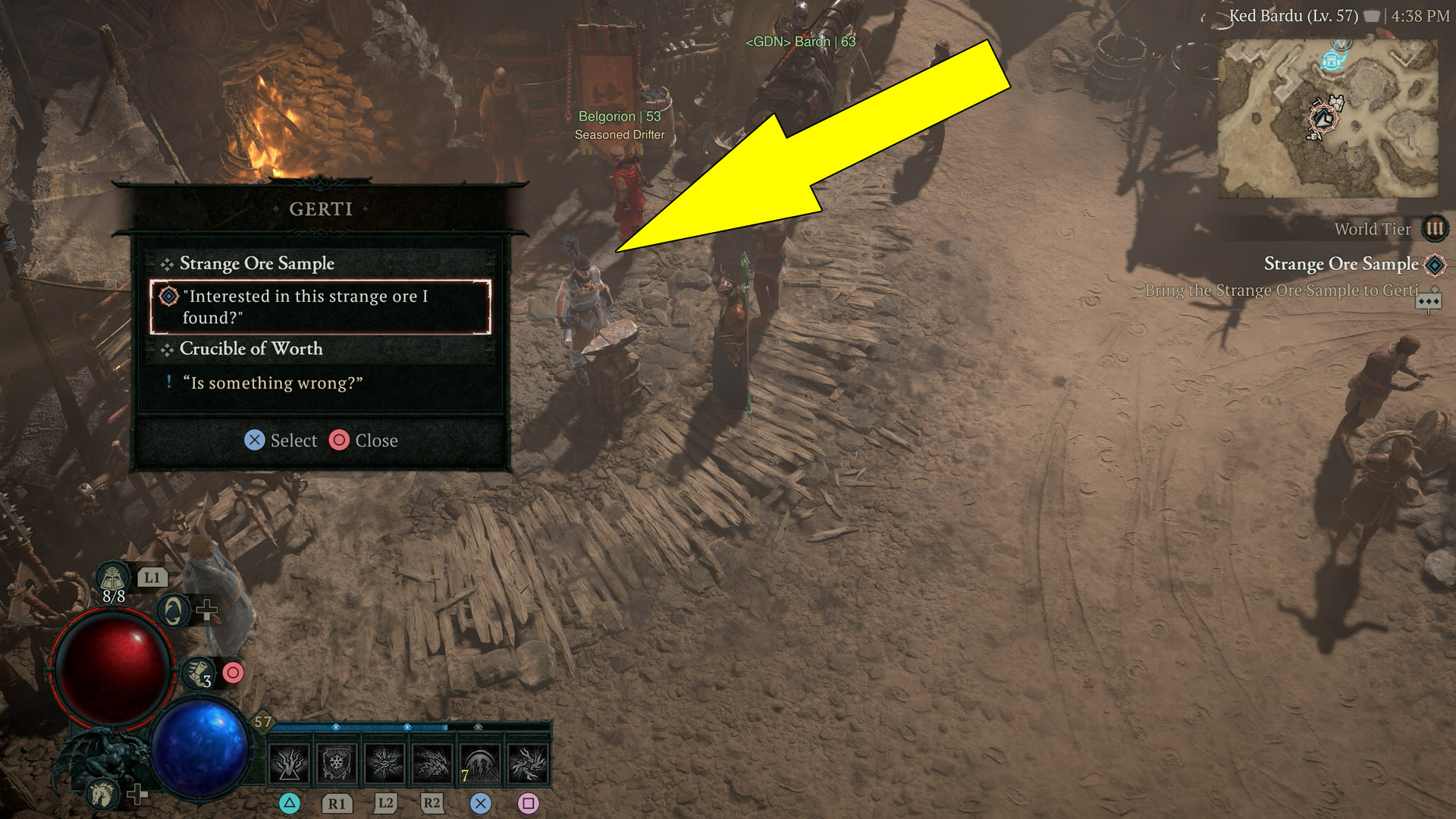Choose the "Is something wrong?" dialogue option
Screen dimensions: 1456x819
coord(271,383)
